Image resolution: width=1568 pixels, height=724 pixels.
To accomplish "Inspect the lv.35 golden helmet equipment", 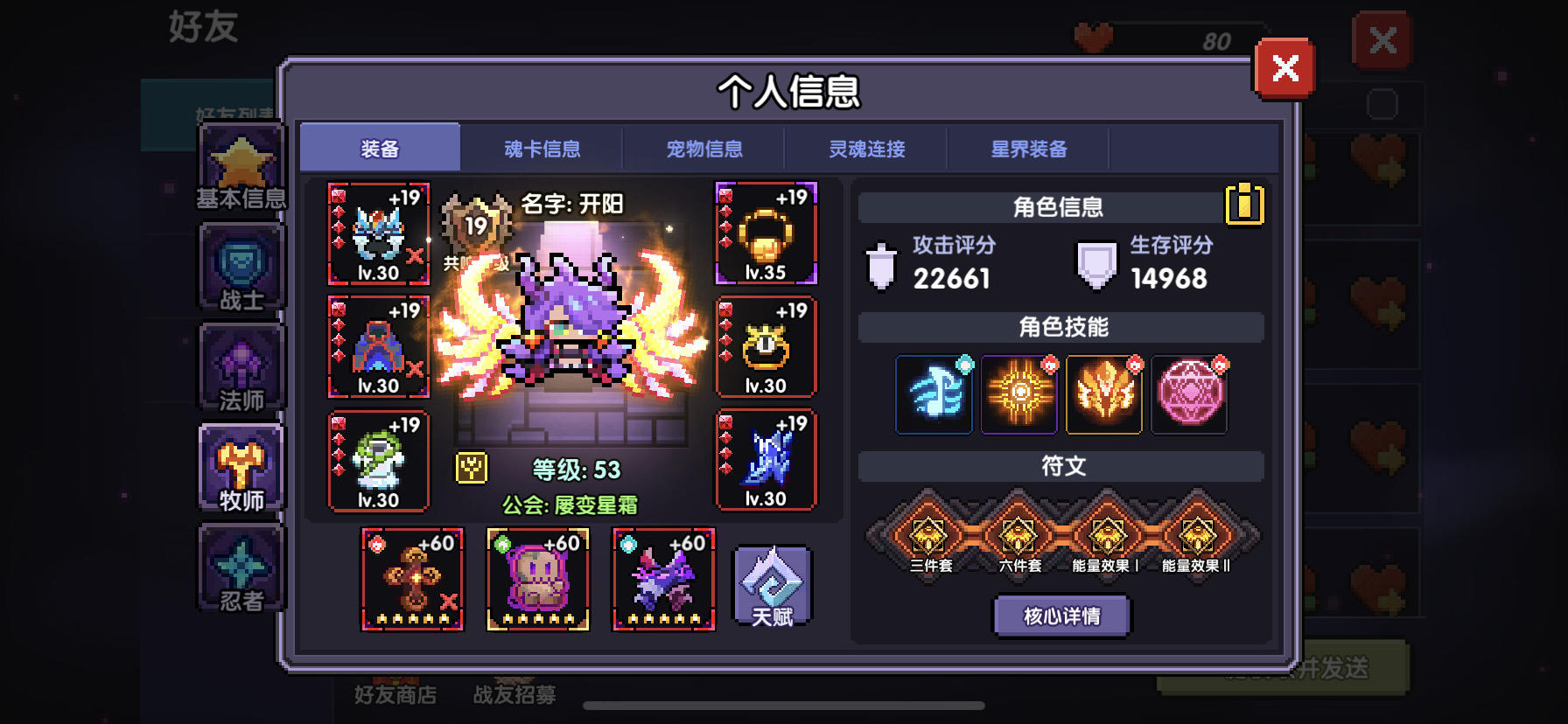I will 766,233.
